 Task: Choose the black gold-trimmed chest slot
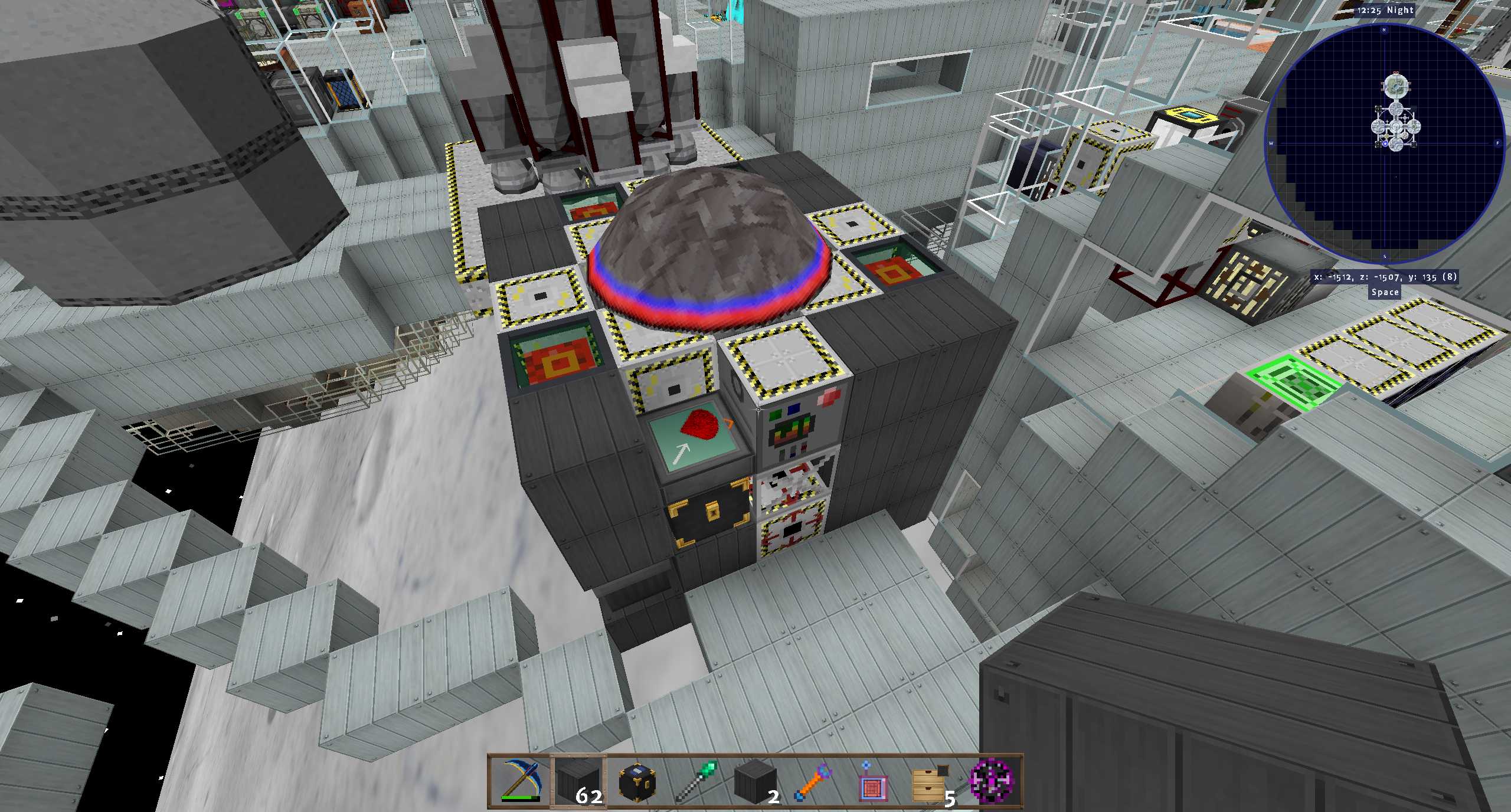[x=637, y=781]
